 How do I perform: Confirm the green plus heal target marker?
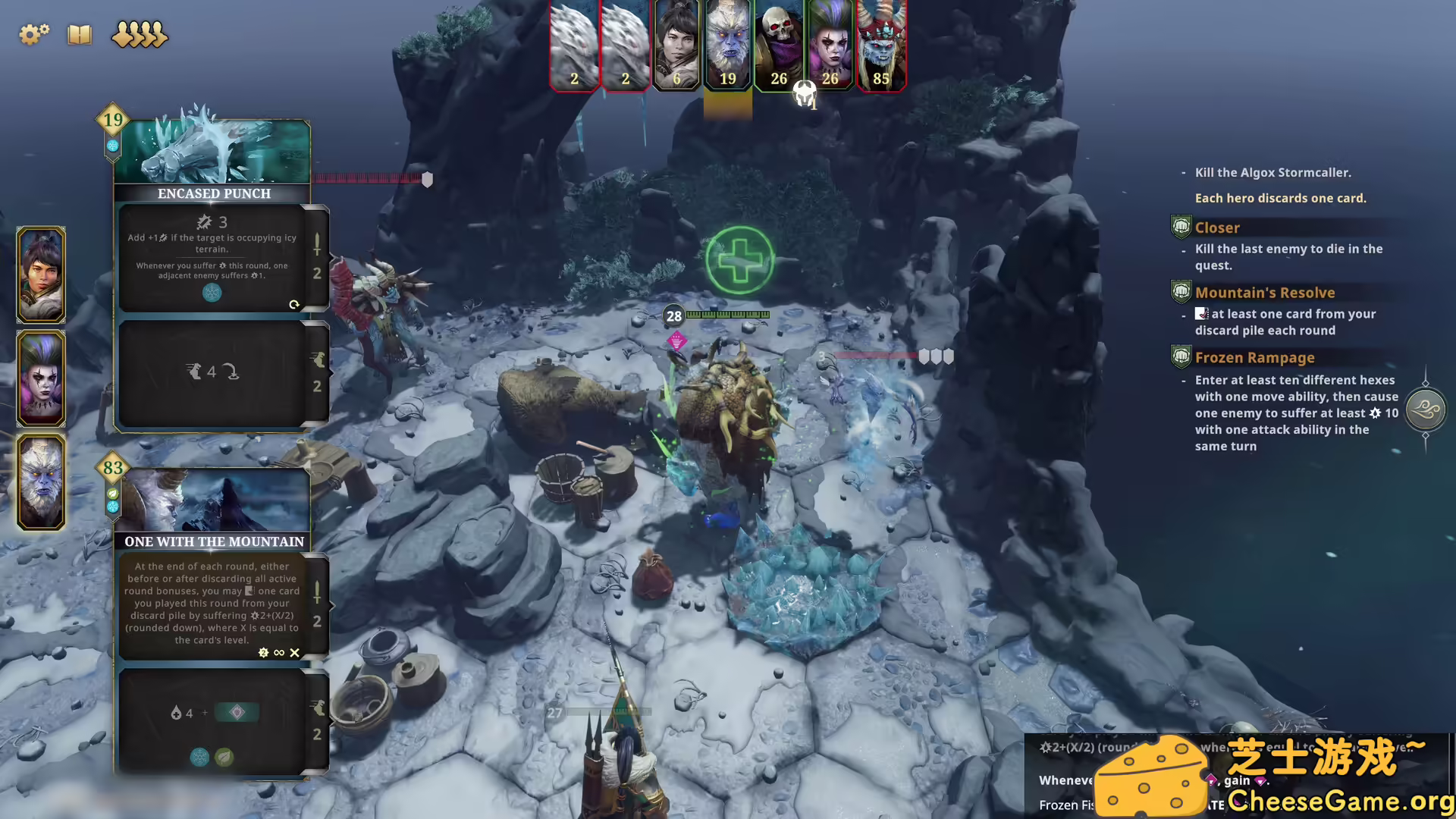click(740, 260)
